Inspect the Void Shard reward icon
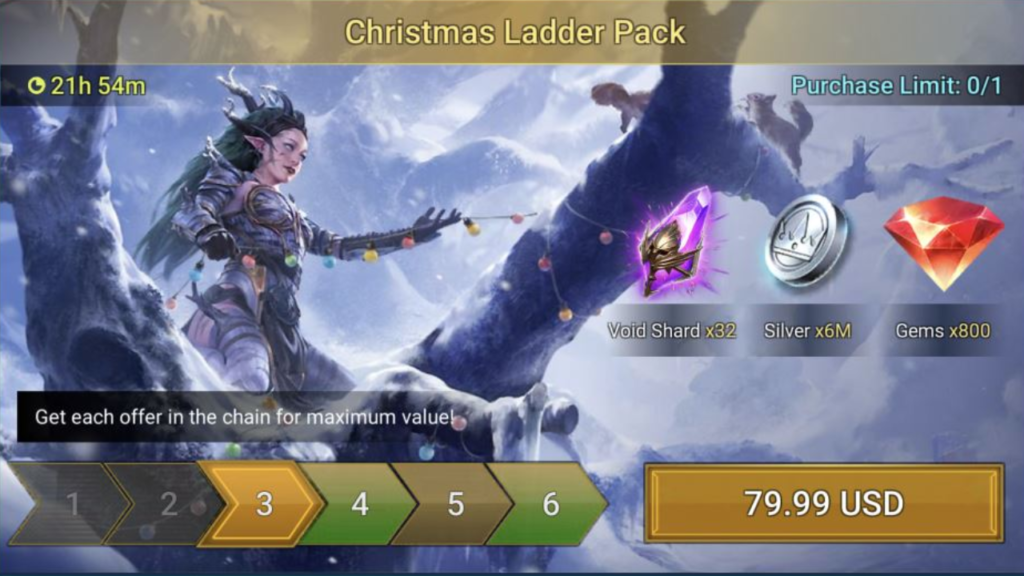 click(x=672, y=243)
